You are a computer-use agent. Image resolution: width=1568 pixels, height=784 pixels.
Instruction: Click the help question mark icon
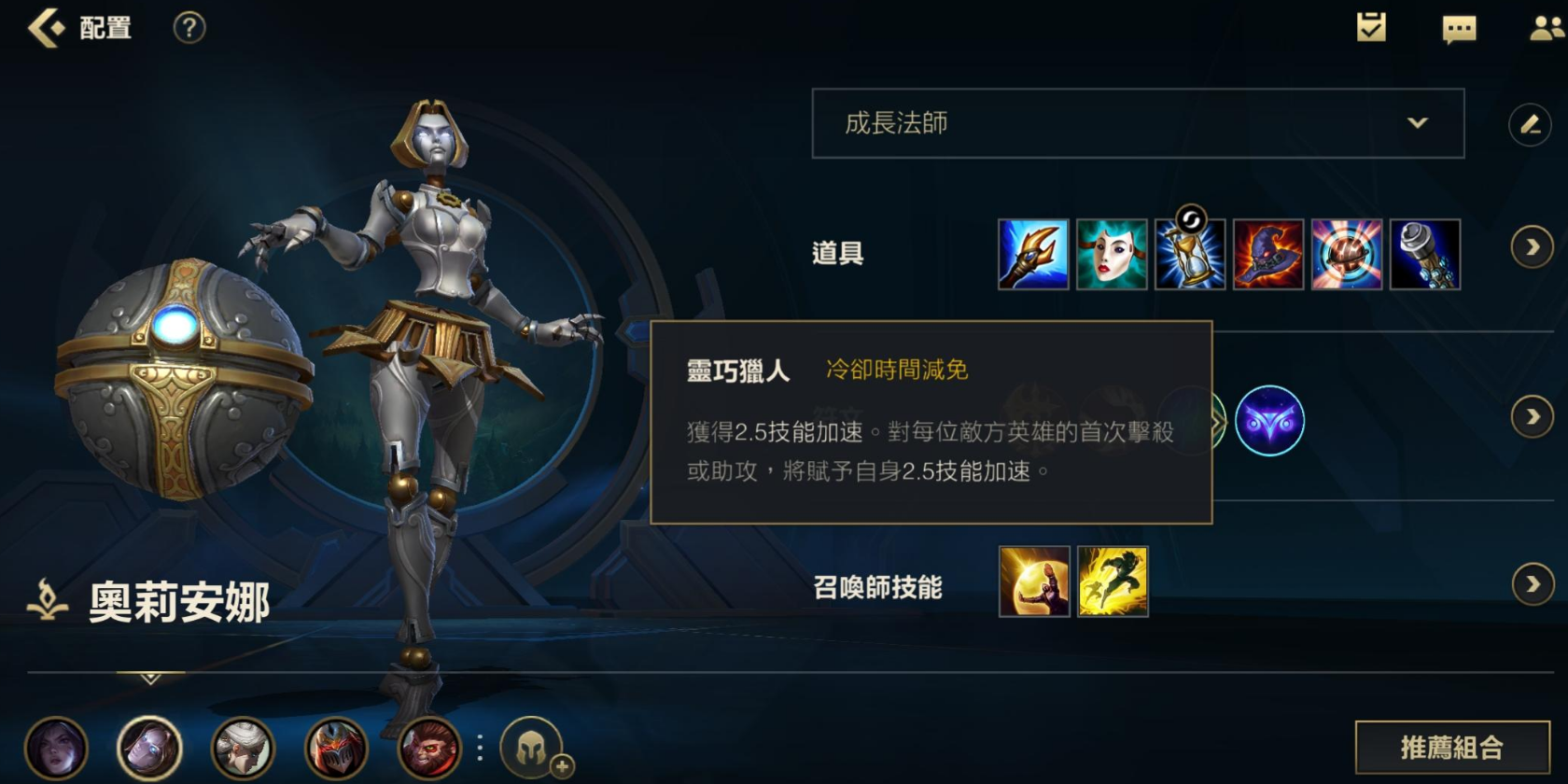coord(189,27)
